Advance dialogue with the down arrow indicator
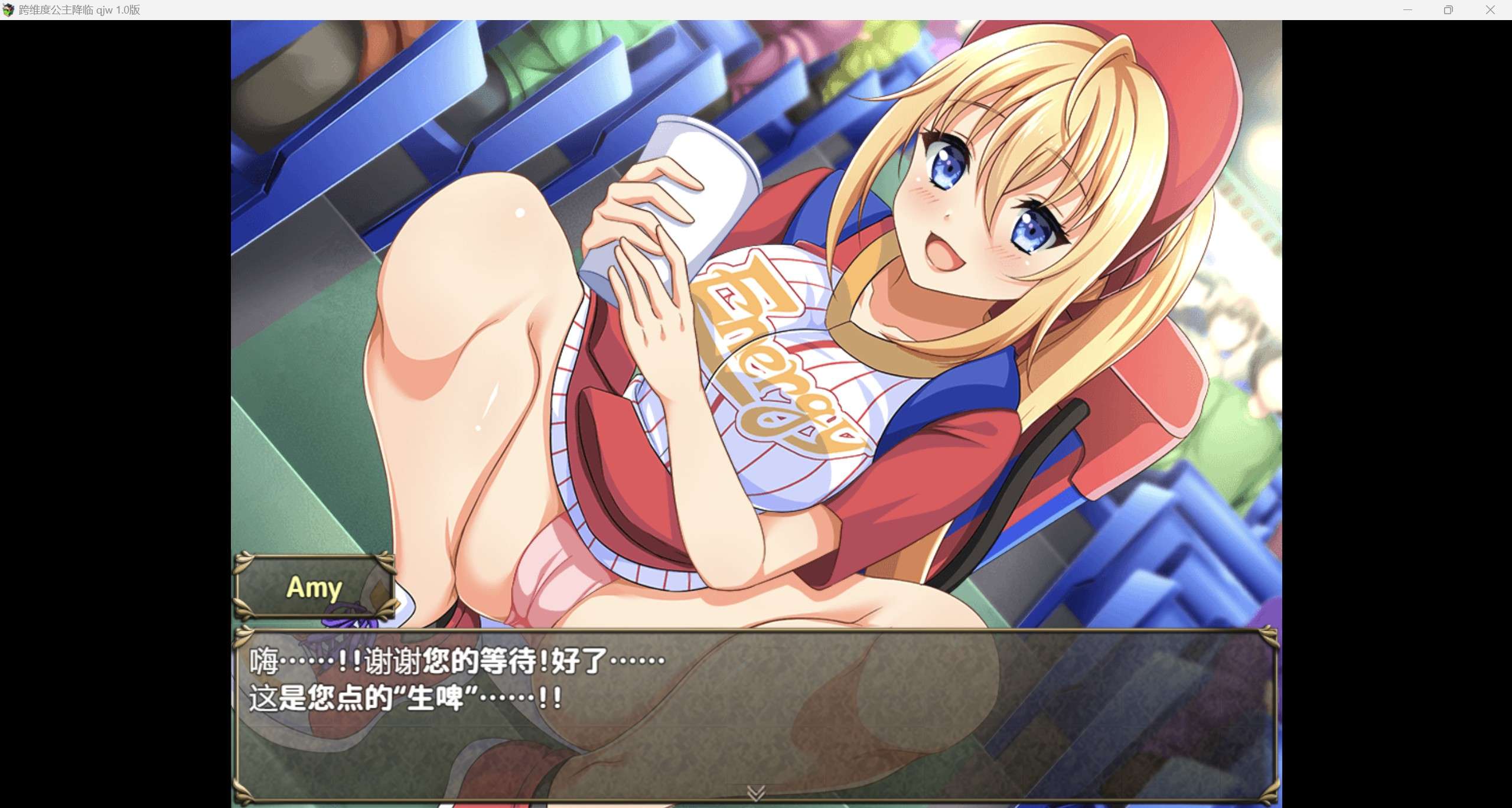Screen dimensions: 1512x808 pos(756,793)
